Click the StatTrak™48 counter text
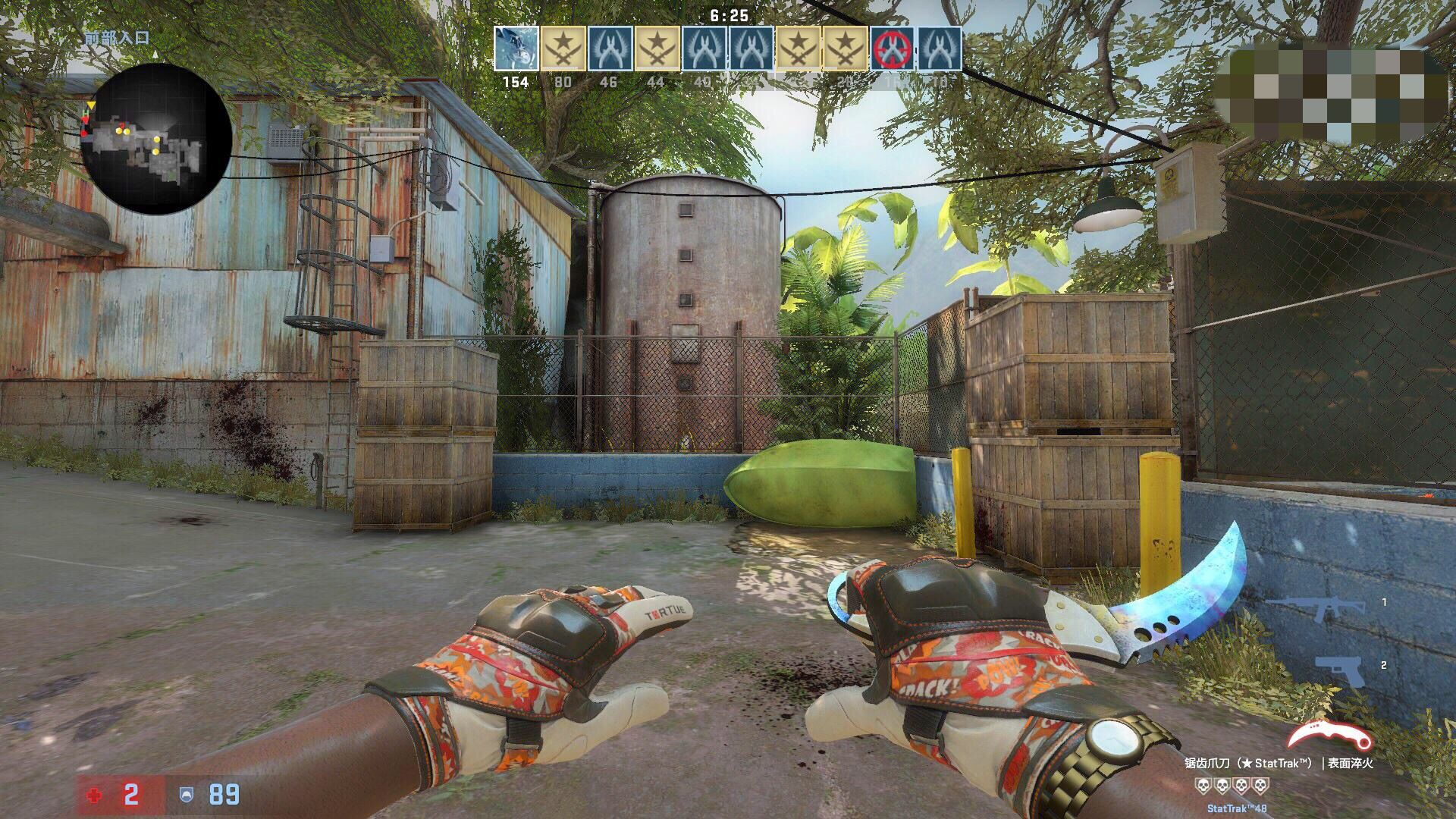The width and height of the screenshot is (1456, 819). pyautogui.click(x=1236, y=809)
